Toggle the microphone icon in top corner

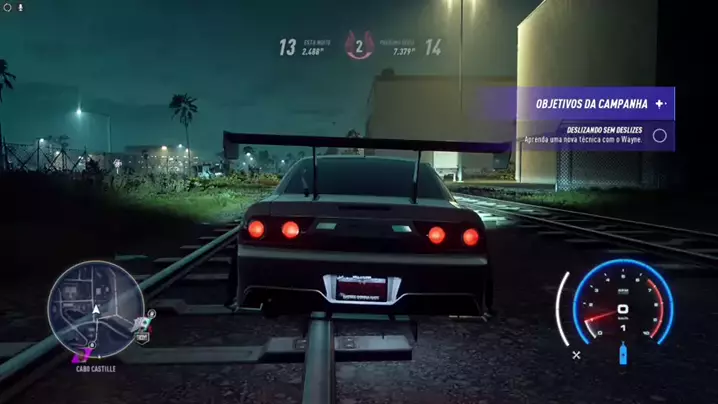[20, 6]
